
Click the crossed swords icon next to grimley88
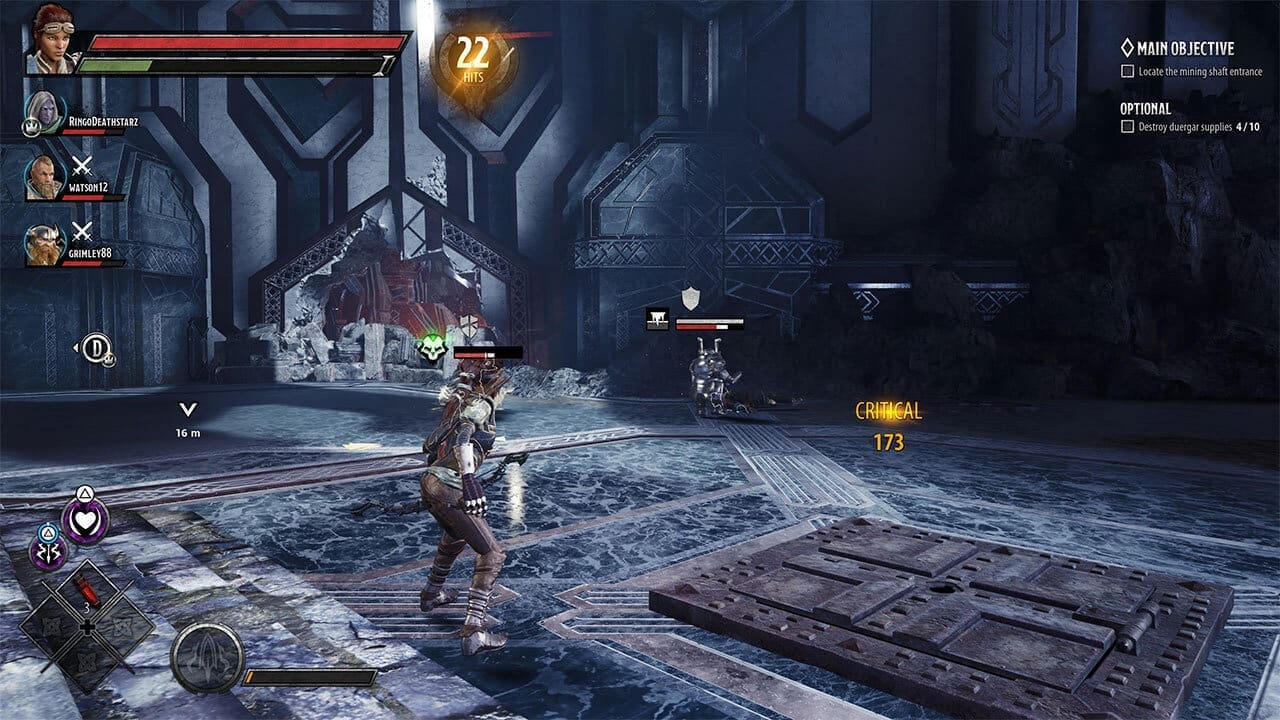coord(80,232)
